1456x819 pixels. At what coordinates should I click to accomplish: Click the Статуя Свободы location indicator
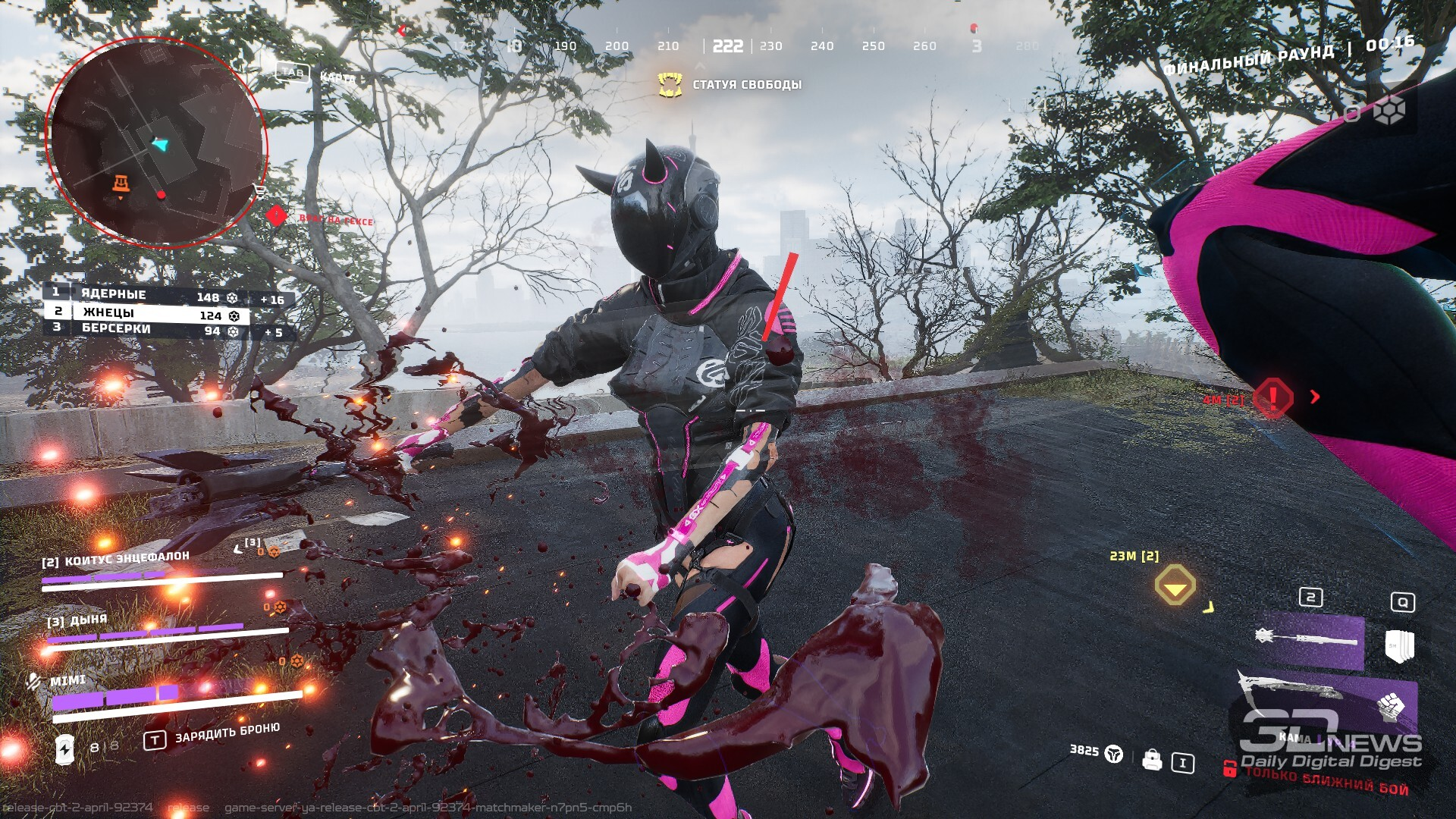pos(730,85)
